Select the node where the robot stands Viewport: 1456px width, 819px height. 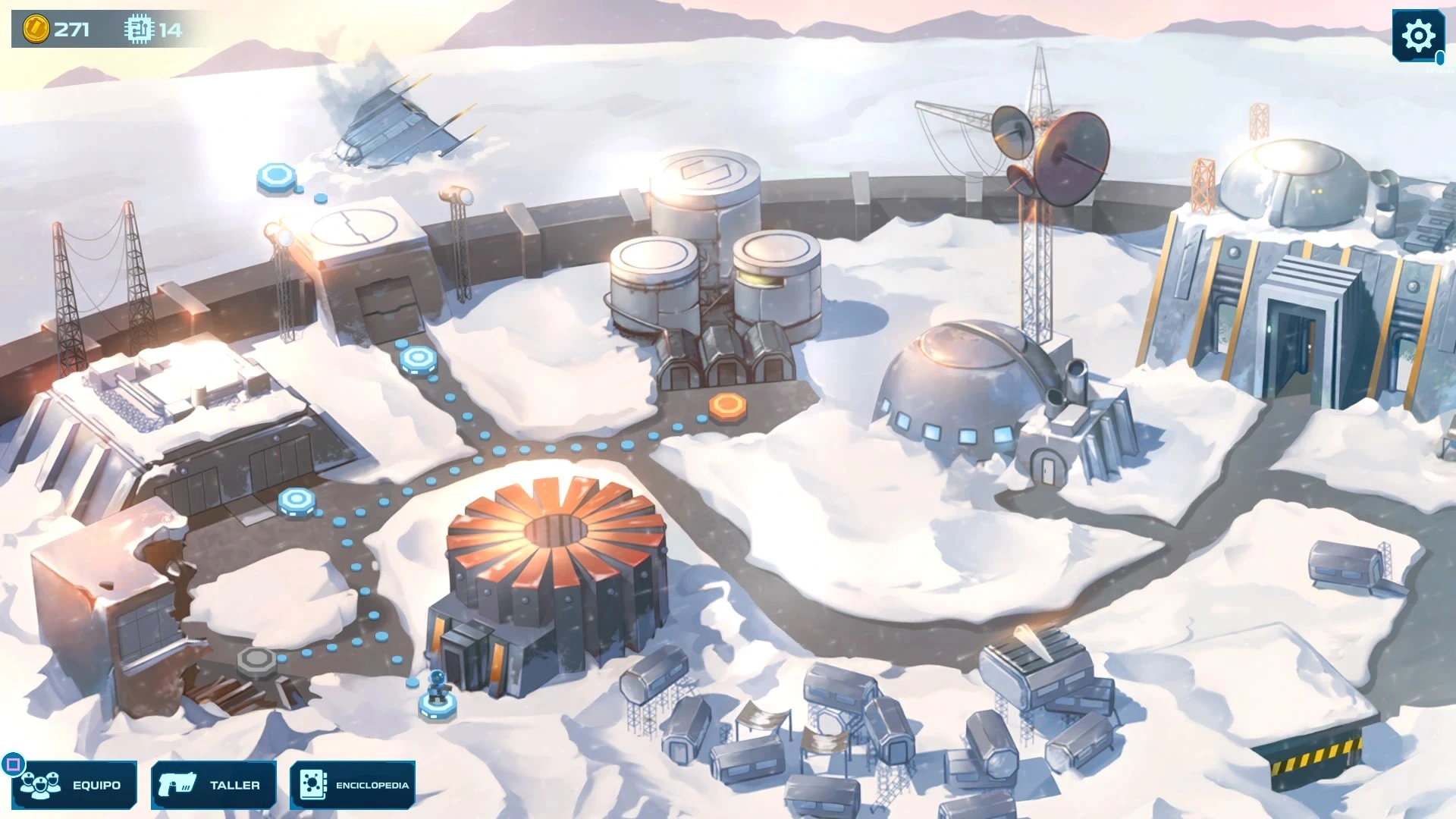pyautogui.click(x=438, y=705)
